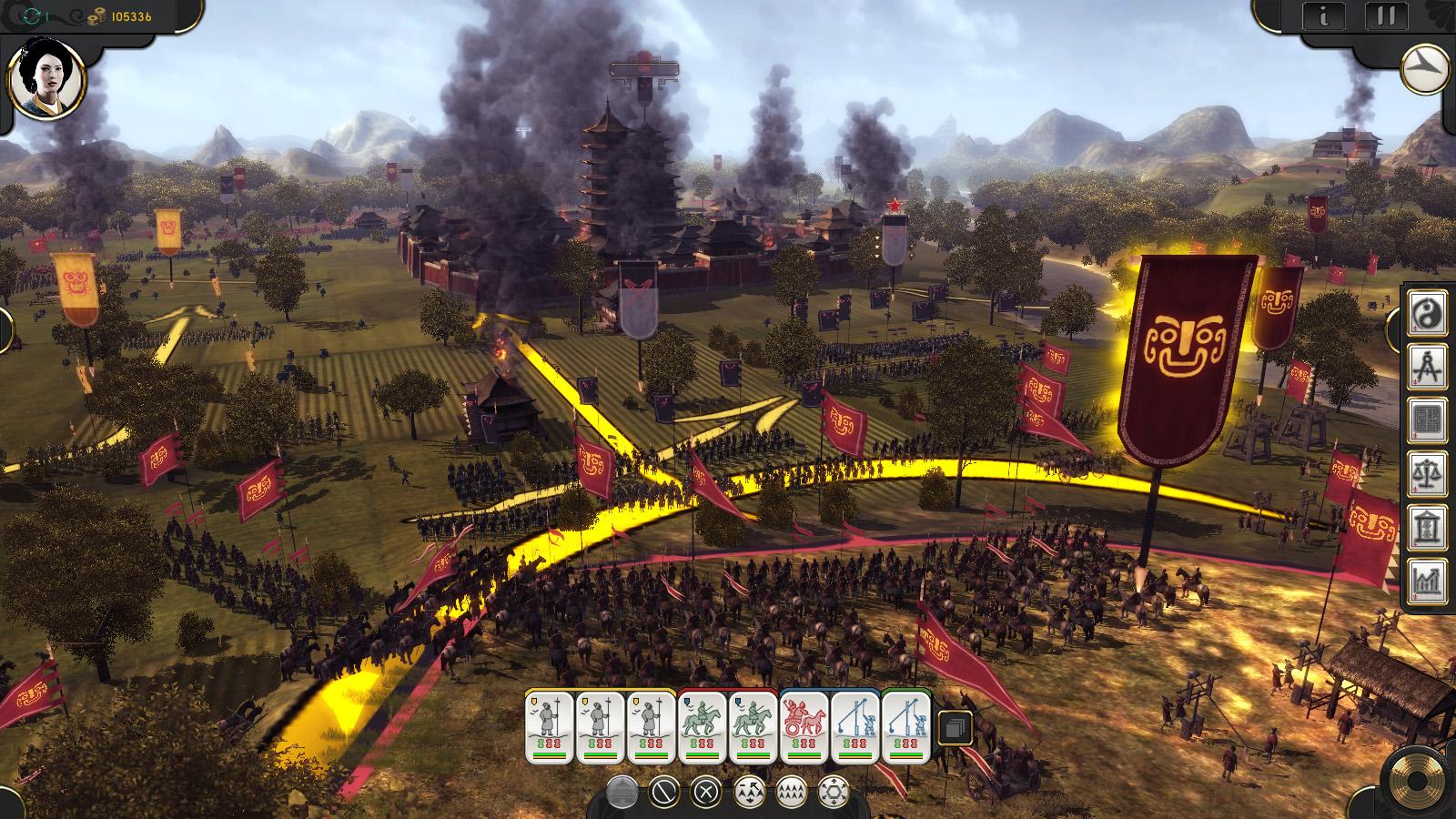Click the round gold dial button
Screen dimensions: 1456x819
point(1415,782)
